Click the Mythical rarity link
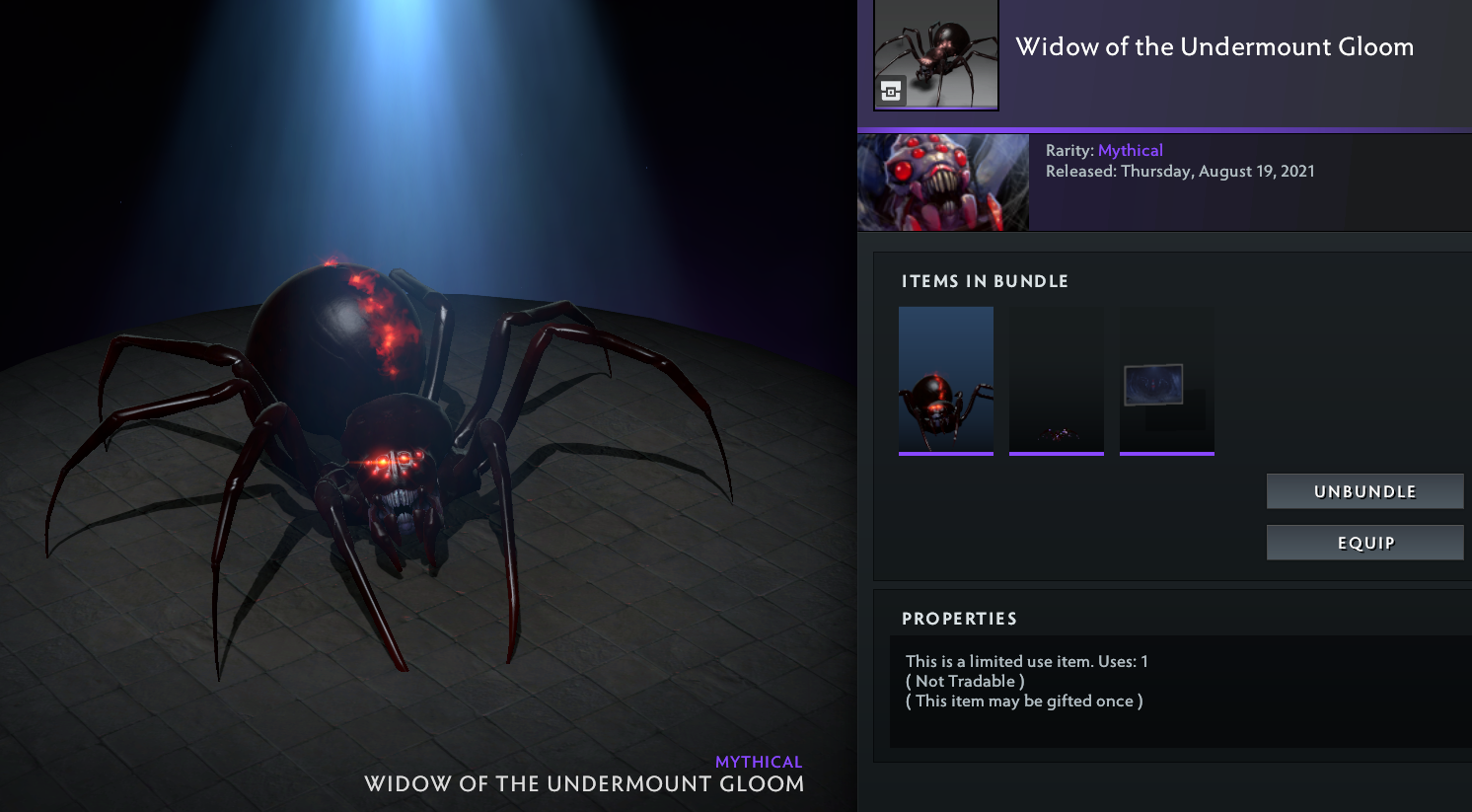The width and height of the screenshot is (1472, 812). point(1130,150)
